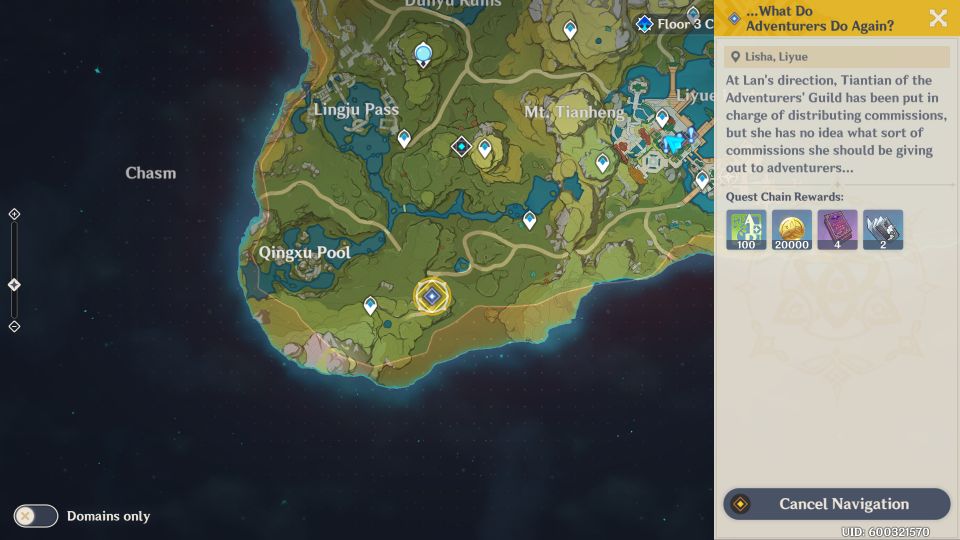Inspect the Adventure EXP reward icon
This screenshot has height=540, width=960.
(746, 230)
